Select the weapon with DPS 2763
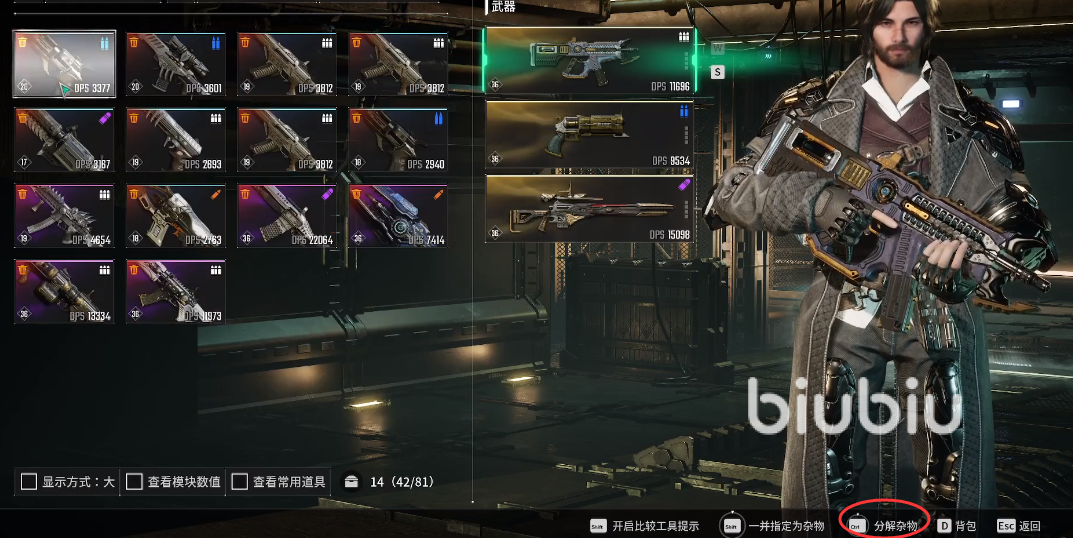The height and width of the screenshot is (538, 1073). [176, 214]
